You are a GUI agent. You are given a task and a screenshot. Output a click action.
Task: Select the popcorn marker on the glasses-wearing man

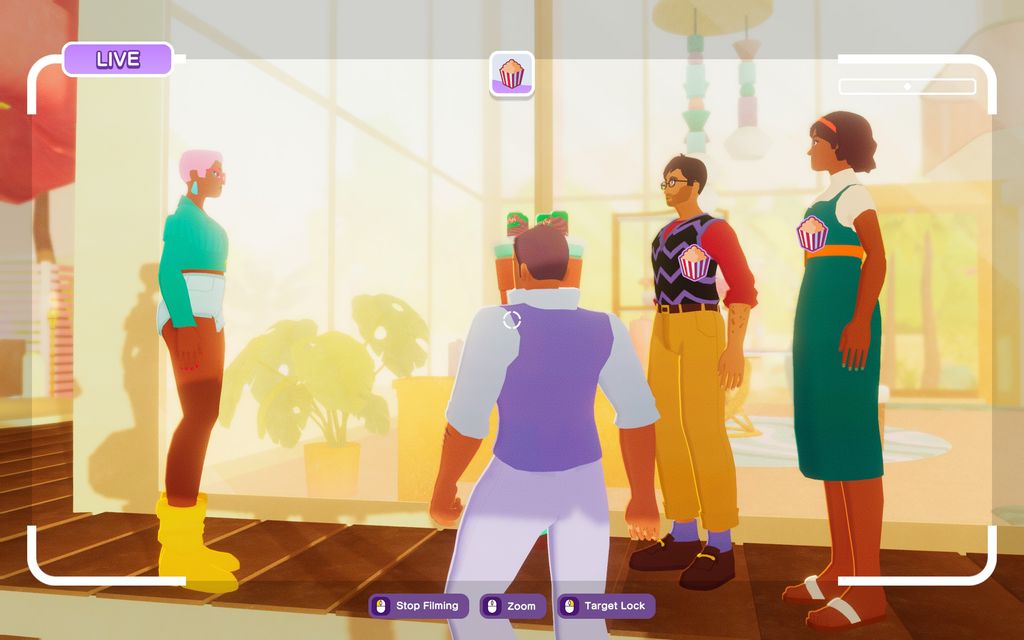694,262
